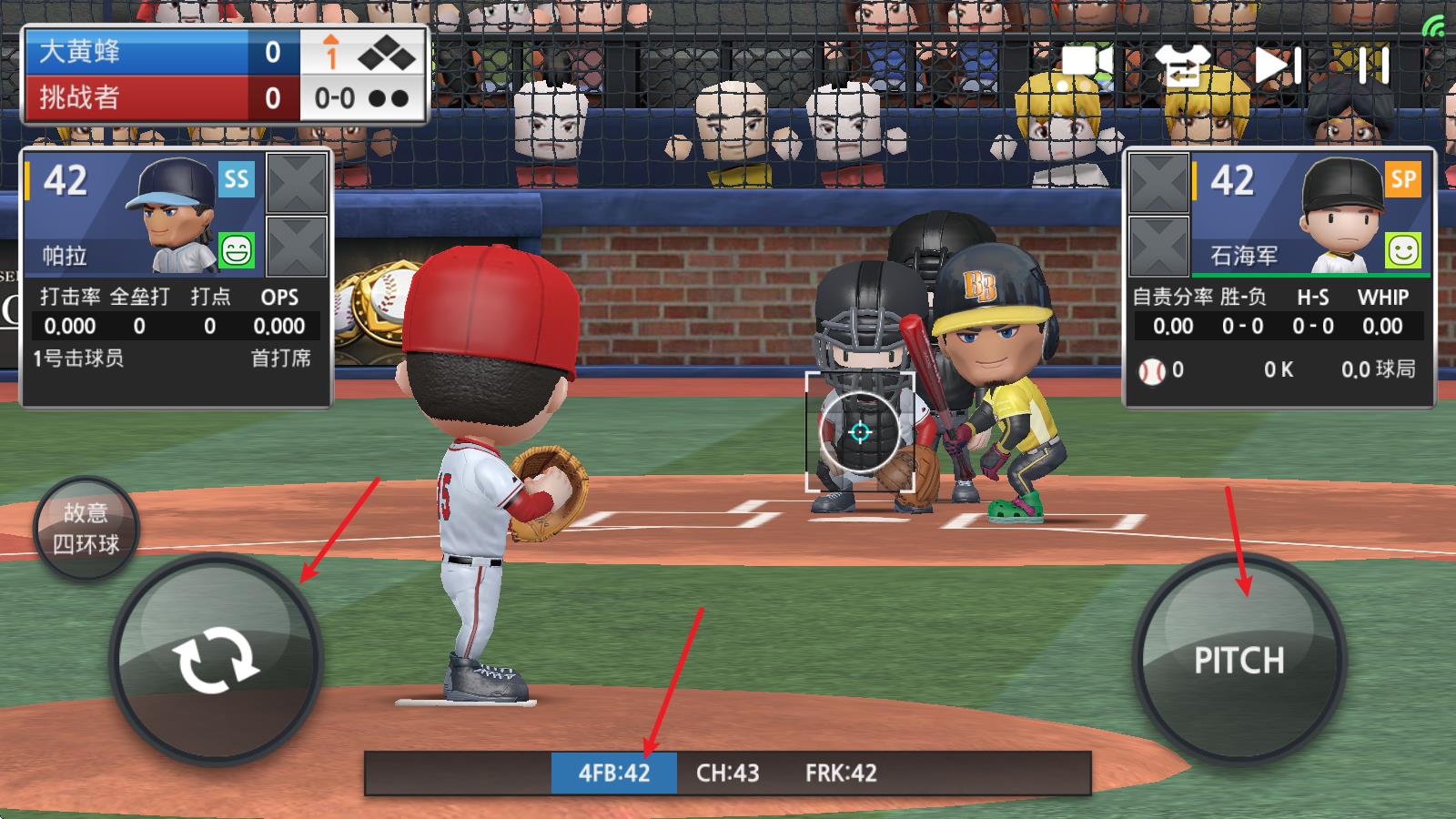1456x819 pixels.
Task: Switch to the CH:43 pitch
Action: [727, 773]
